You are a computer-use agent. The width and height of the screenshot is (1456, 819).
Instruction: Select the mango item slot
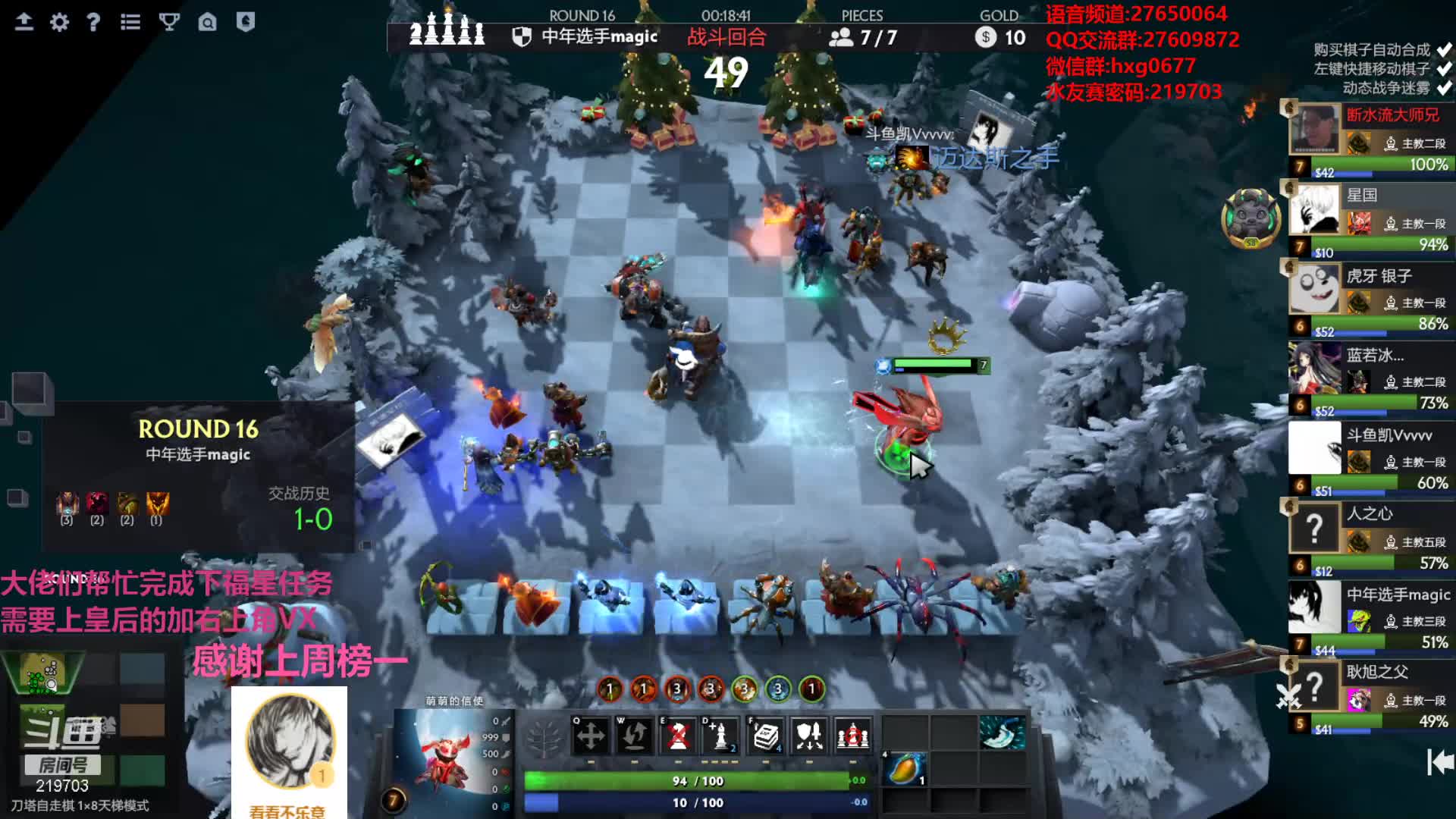coord(905,770)
